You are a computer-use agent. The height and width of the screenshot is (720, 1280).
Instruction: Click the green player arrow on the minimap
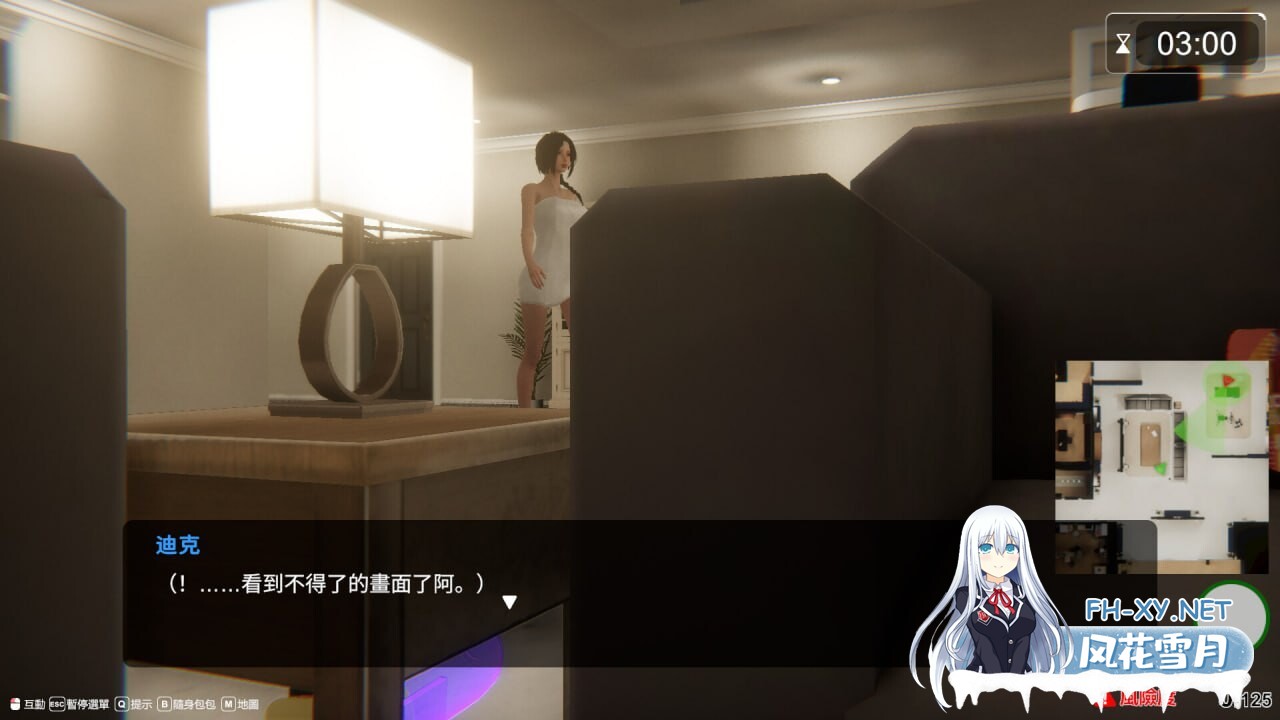pos(1181,429)
